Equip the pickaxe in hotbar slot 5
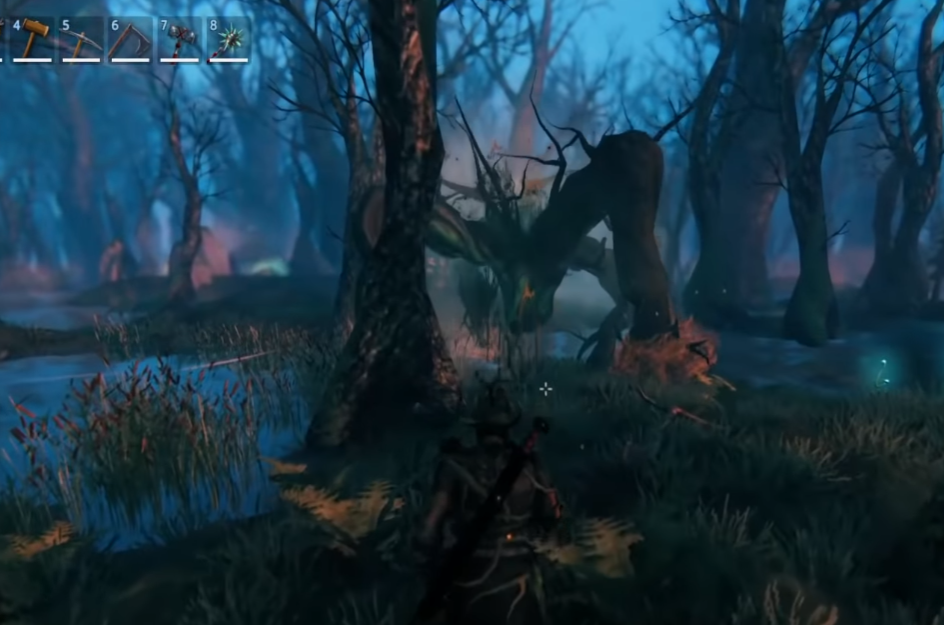This screenshot has width=944, height=625. (x=81, y=39)
